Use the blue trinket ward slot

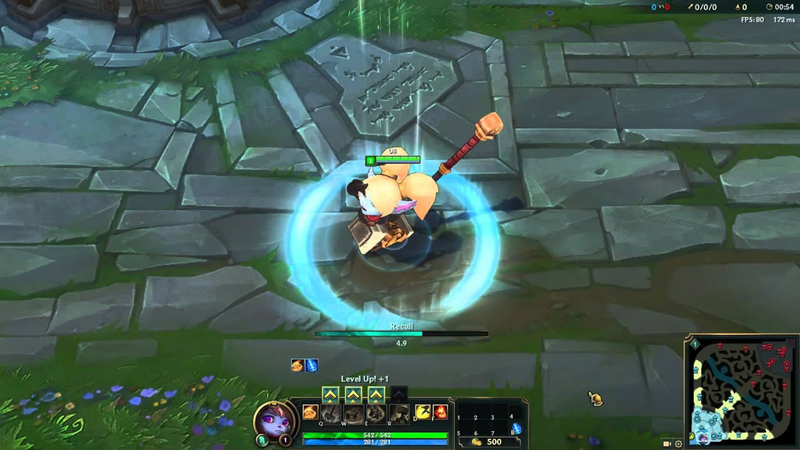pos(516,429)
